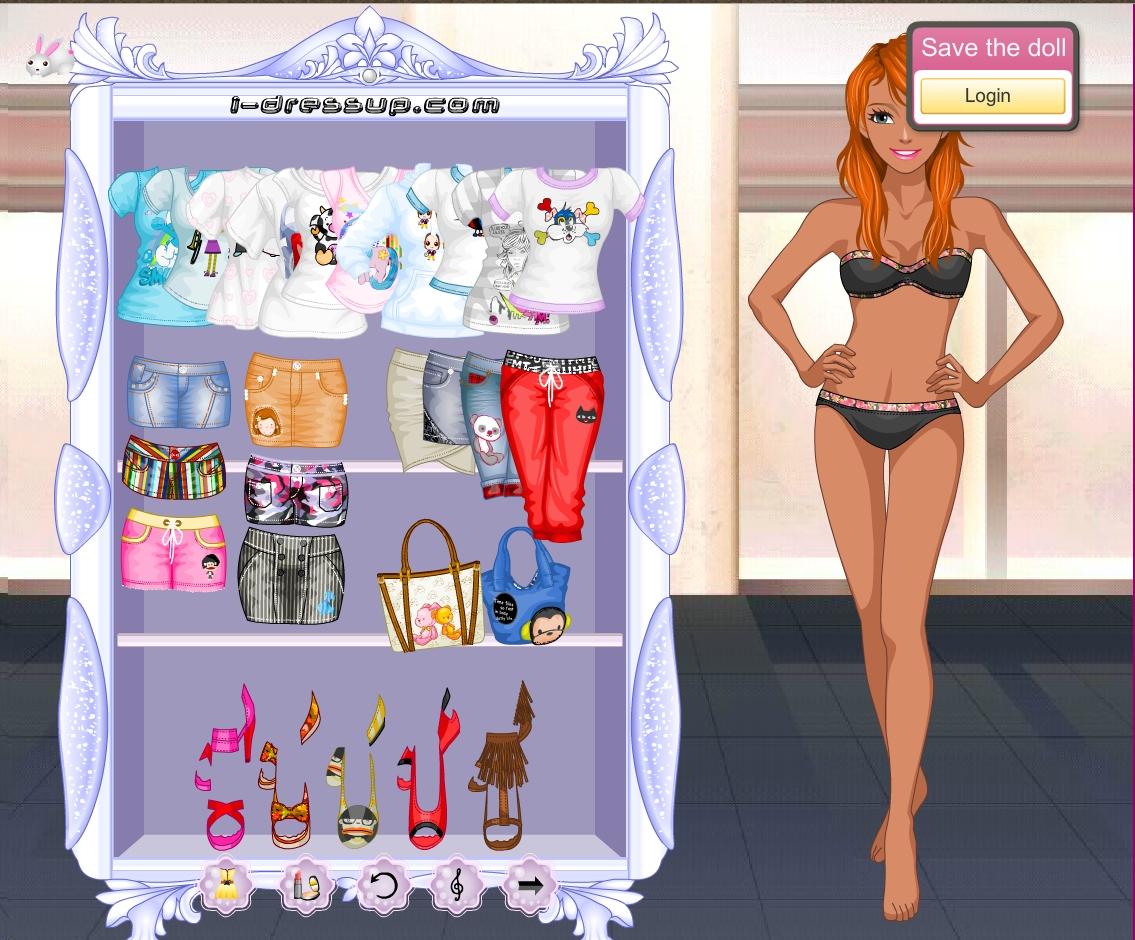
Task: Select the light denim mini skirt
Action: tap(178, 392)
